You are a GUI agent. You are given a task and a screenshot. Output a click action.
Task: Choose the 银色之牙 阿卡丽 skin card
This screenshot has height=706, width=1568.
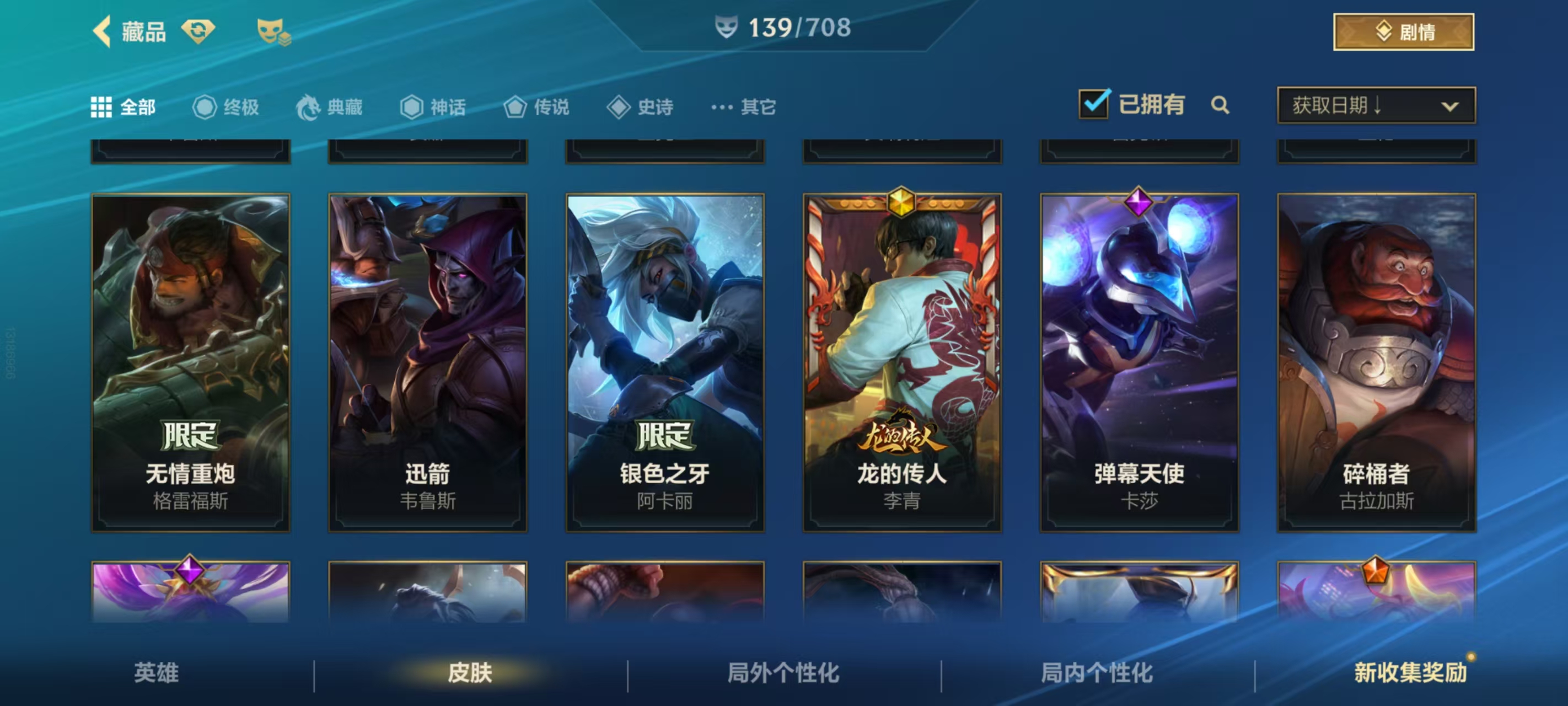pyautogui.click(x=665, y=362)
